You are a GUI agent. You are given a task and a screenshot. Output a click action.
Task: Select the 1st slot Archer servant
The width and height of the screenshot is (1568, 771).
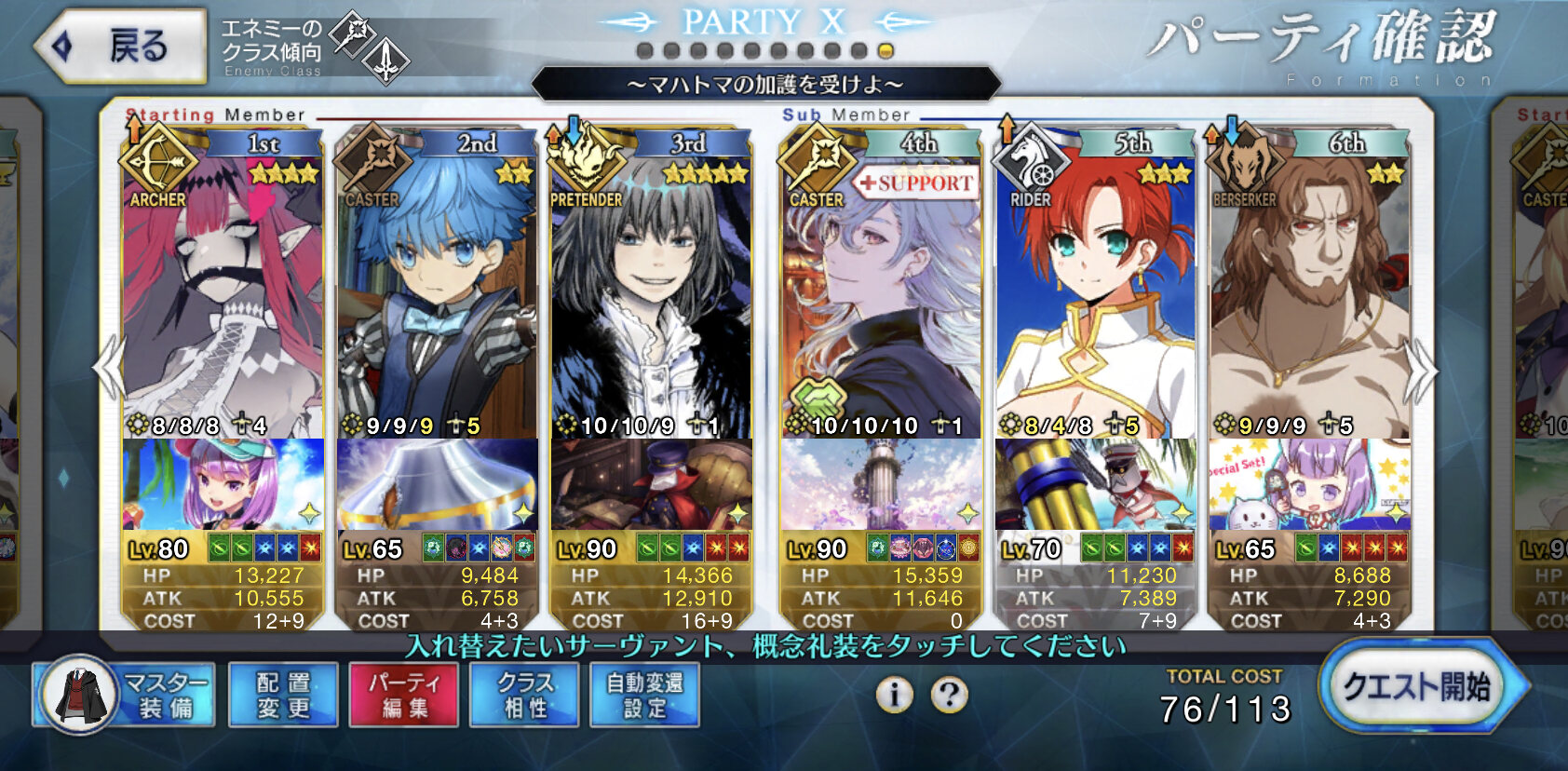click(x=223, y=298)
